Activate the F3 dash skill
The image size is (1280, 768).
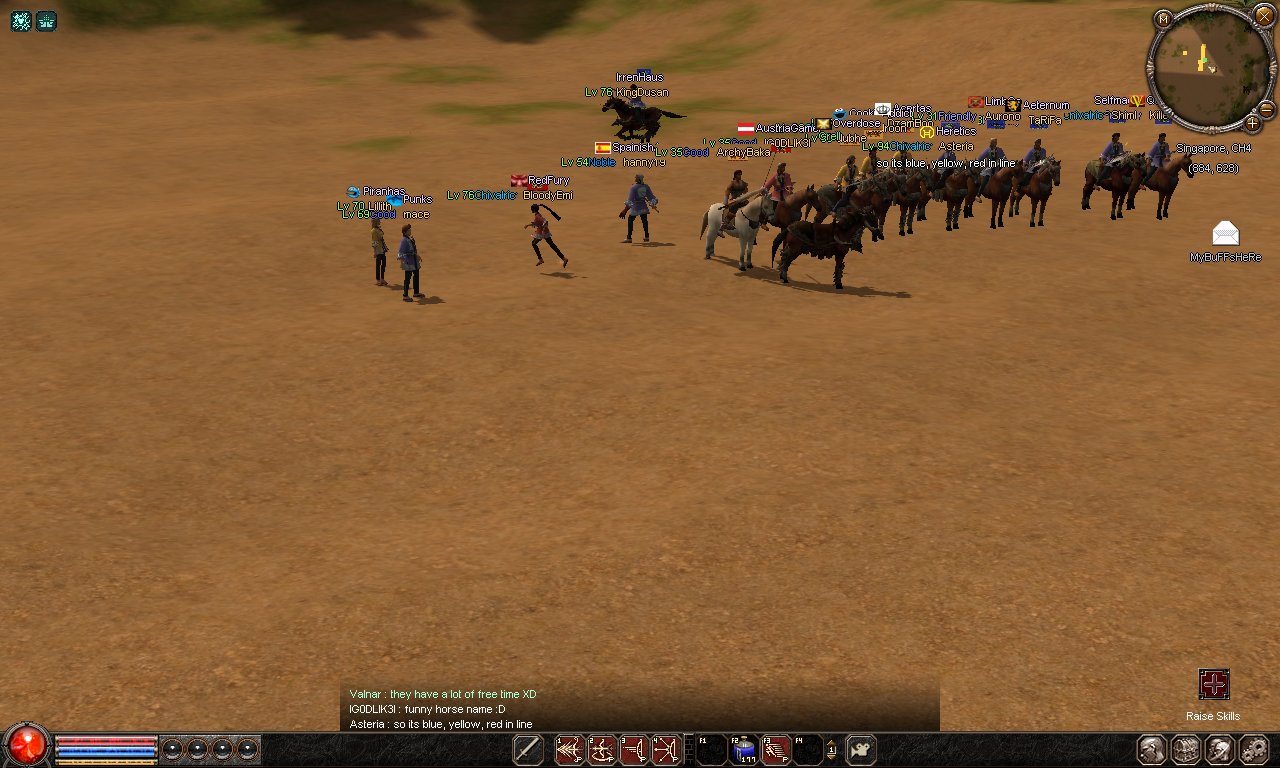coord(776,749)
